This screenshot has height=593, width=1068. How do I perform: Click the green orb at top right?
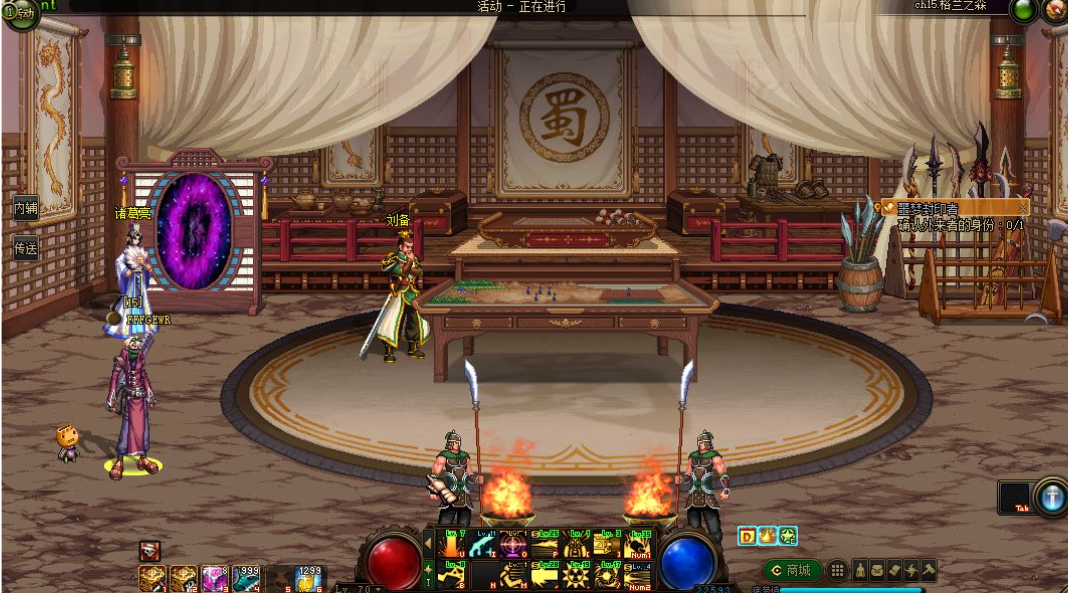pyautogui.click(x=1023, y=11)
